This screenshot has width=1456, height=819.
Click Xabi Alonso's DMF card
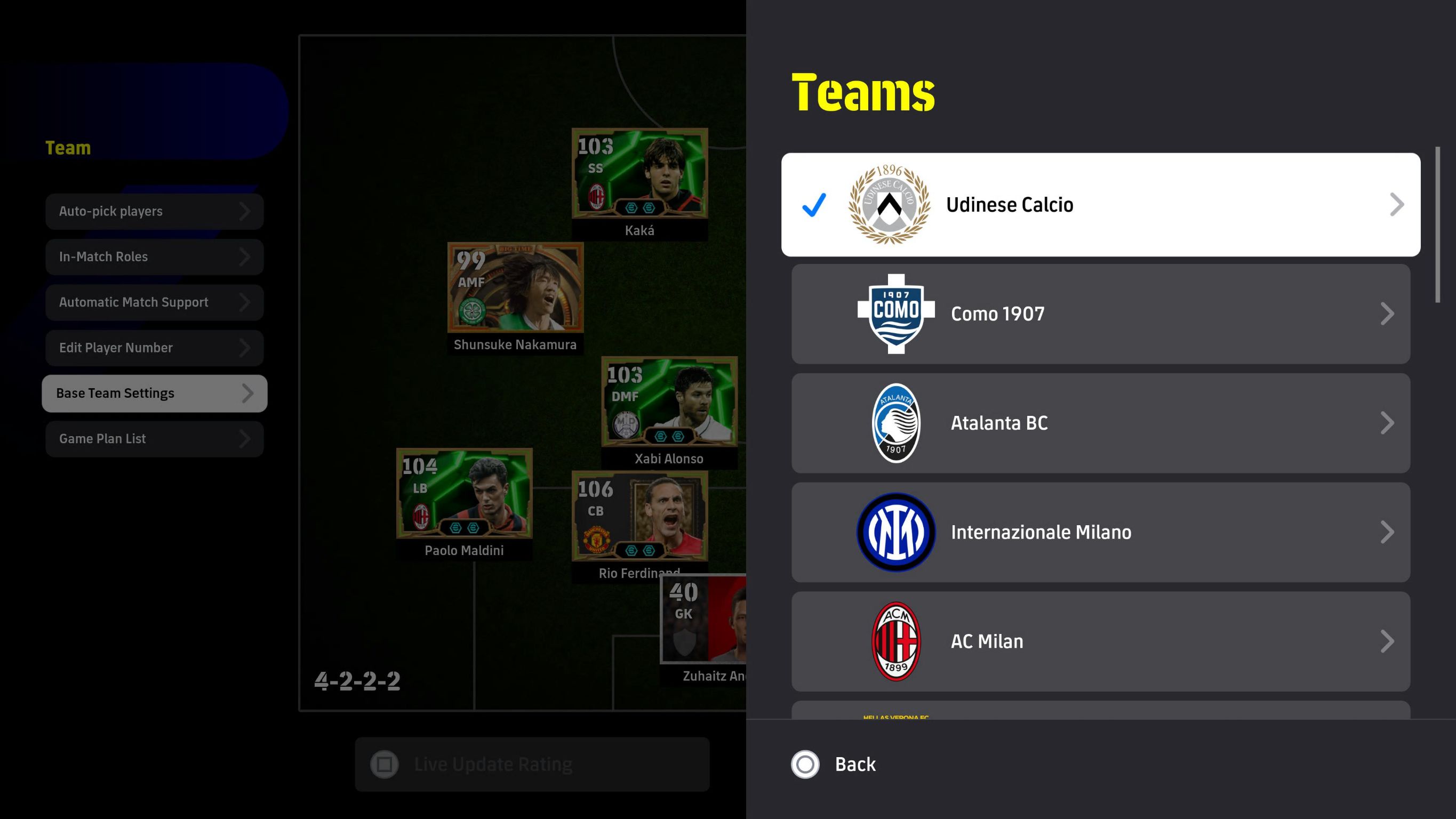tap(669, 403)
